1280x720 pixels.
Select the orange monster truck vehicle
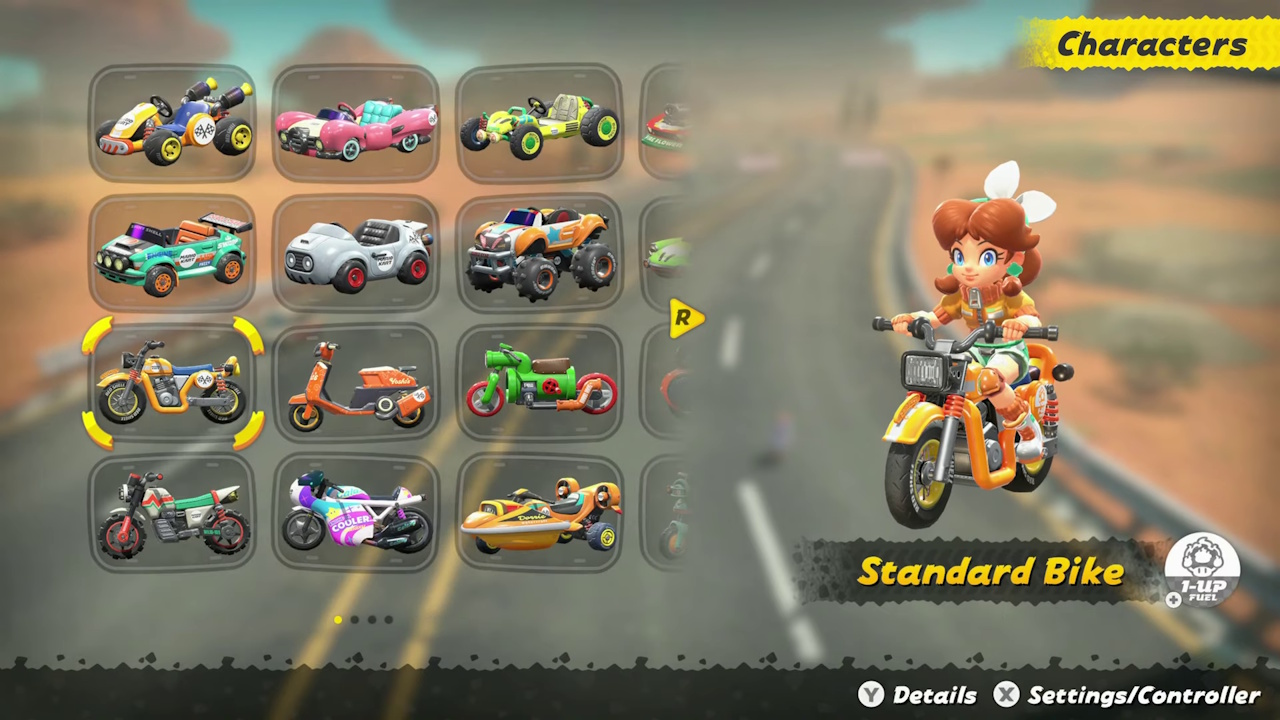tap(540, 250)
